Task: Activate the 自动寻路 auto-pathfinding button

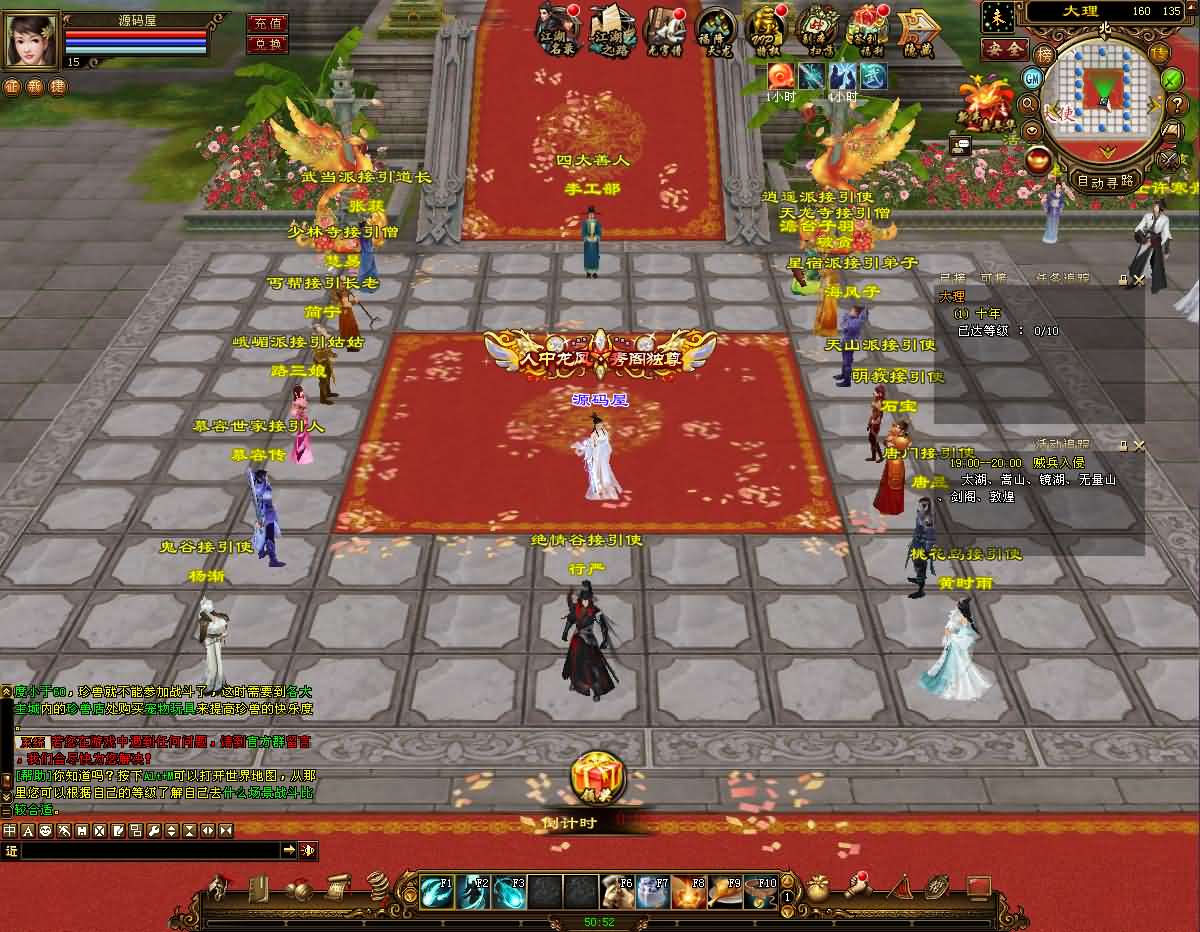Action: pos(1105,181)
